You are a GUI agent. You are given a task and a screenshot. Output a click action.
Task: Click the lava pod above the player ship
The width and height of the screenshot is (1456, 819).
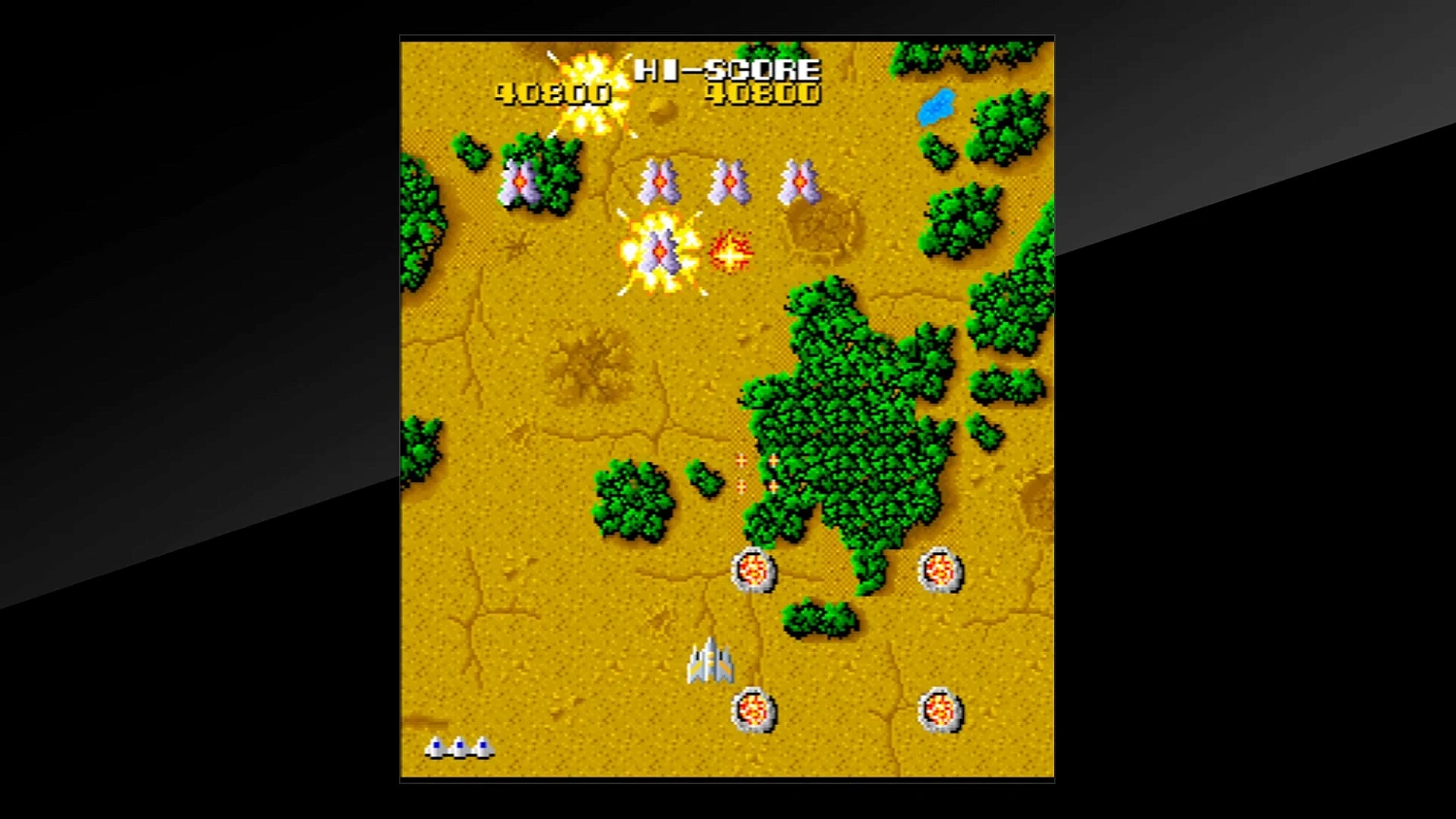(x=755, y=571)
